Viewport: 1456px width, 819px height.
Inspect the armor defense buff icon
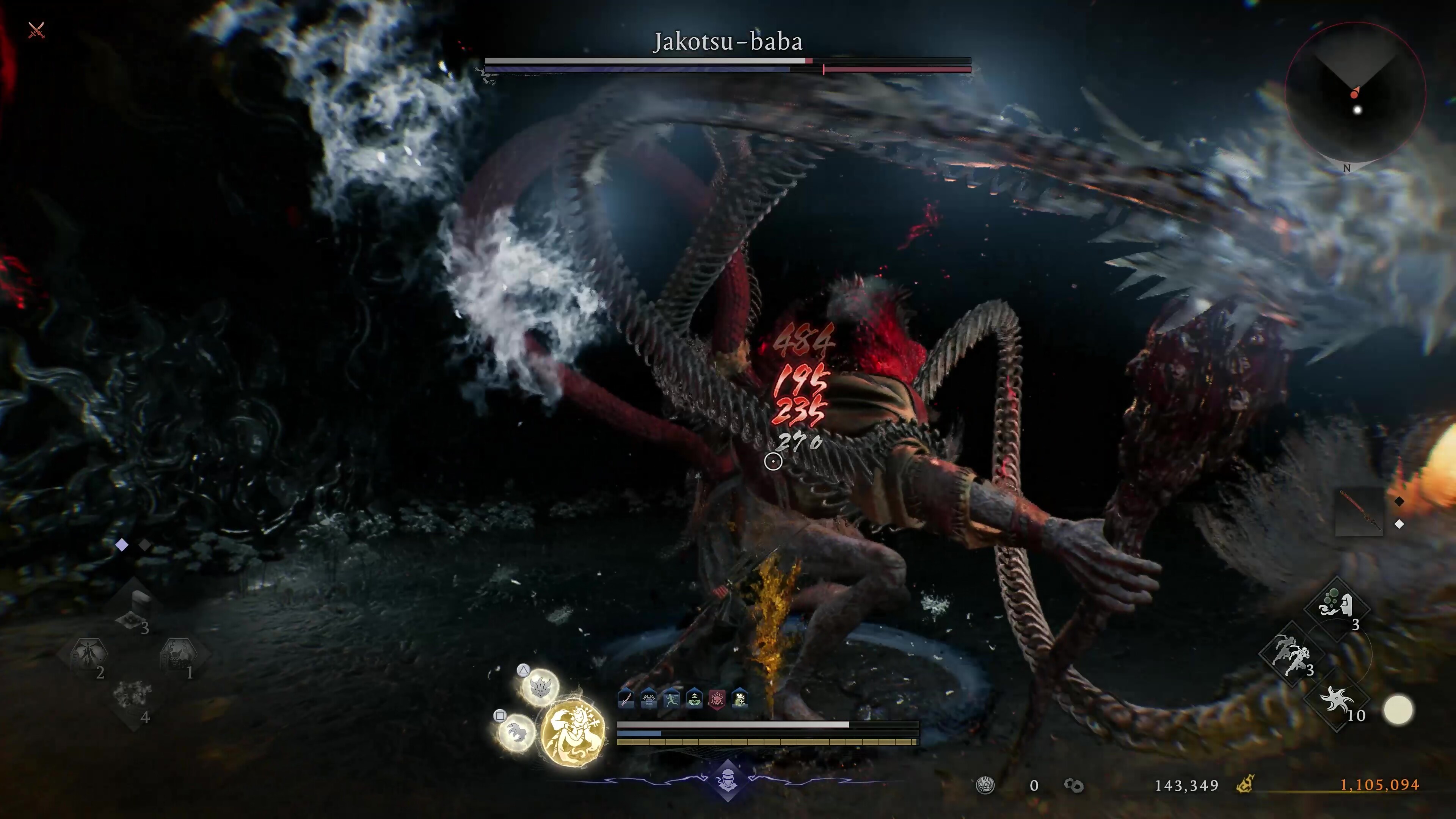(649, 700)
